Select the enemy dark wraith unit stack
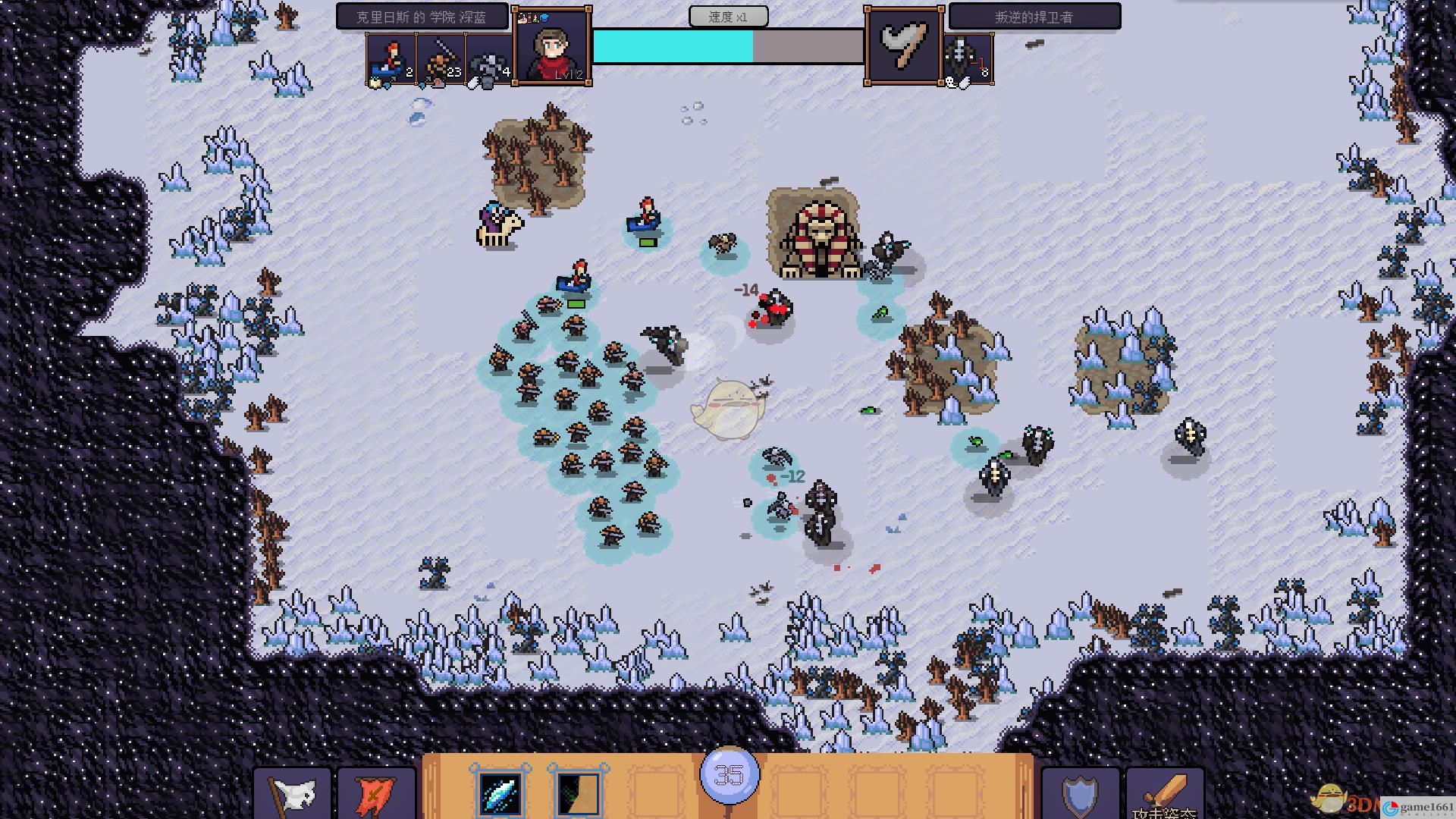Image resolution: width=1456 pixels, height=819 pixels. pos(968,59)
